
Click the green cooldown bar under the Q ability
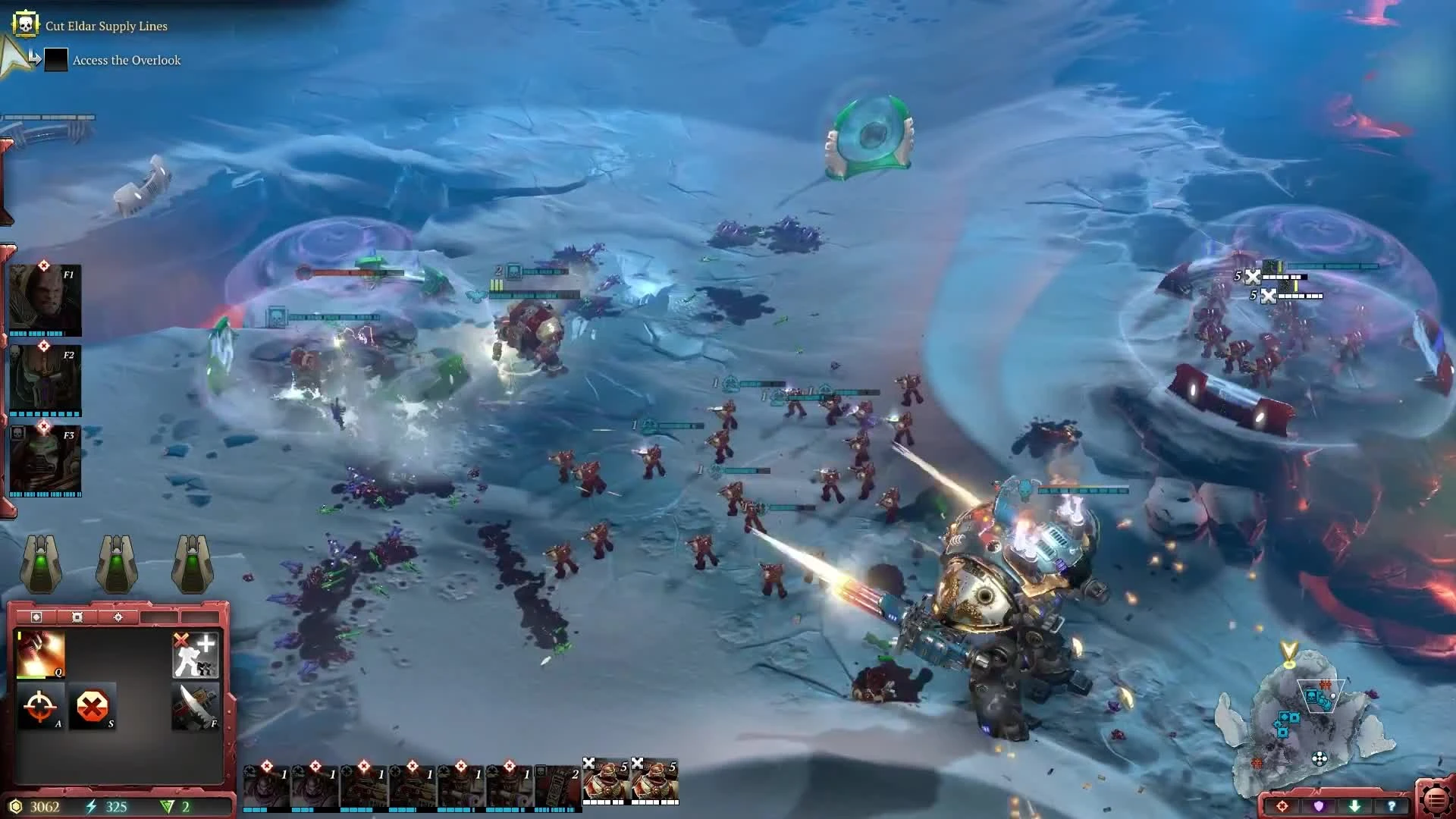32,677
